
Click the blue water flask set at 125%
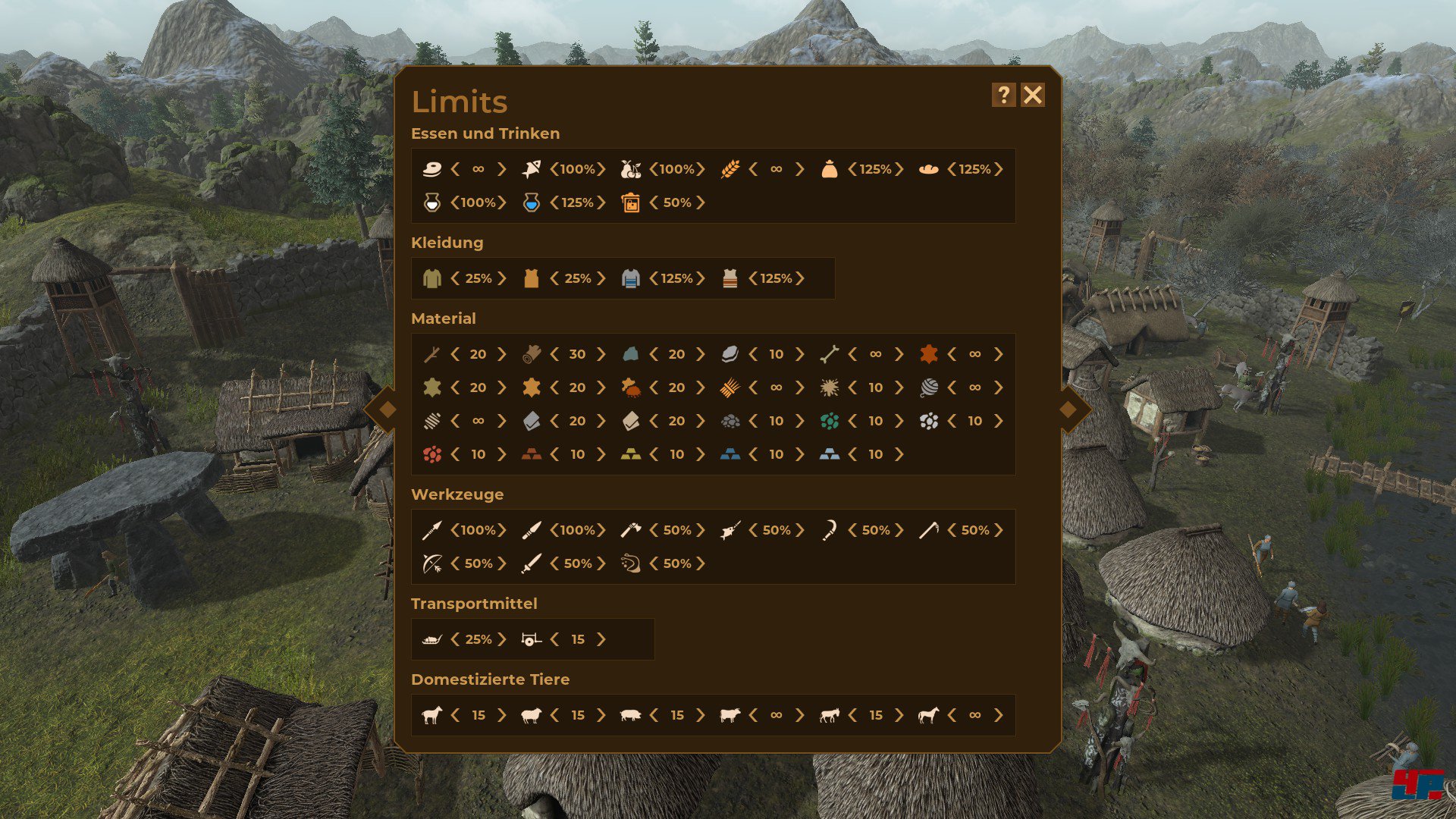[529, 202]
